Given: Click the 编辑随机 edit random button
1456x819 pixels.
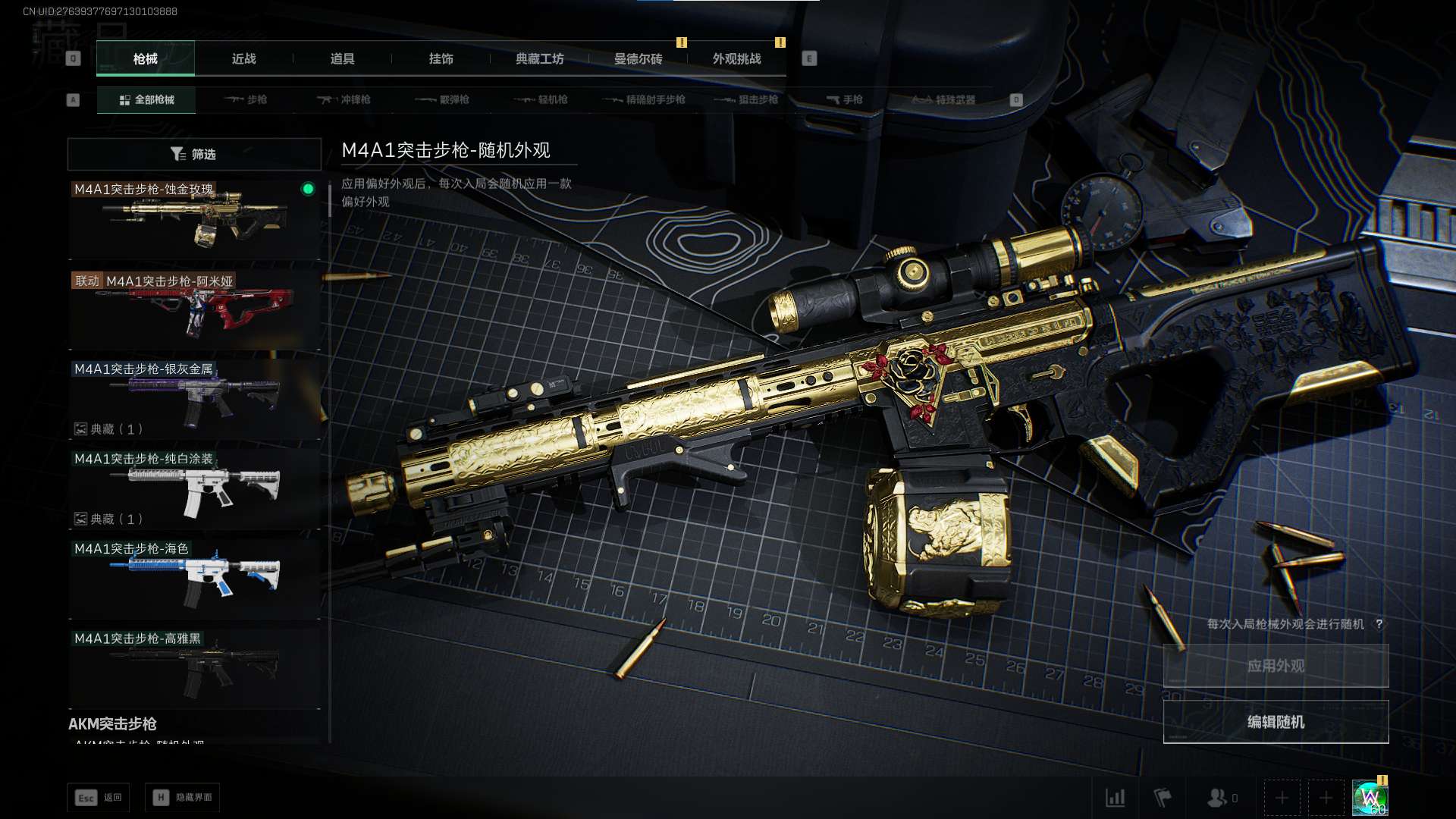Looking at the screenshot, I should click(1276, 722).
